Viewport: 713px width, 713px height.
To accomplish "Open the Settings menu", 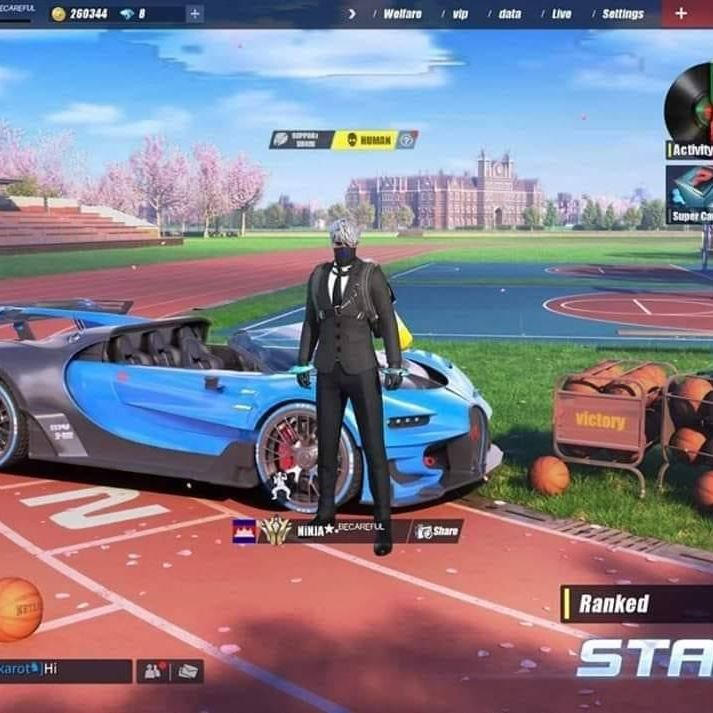I will coord(623,14).
